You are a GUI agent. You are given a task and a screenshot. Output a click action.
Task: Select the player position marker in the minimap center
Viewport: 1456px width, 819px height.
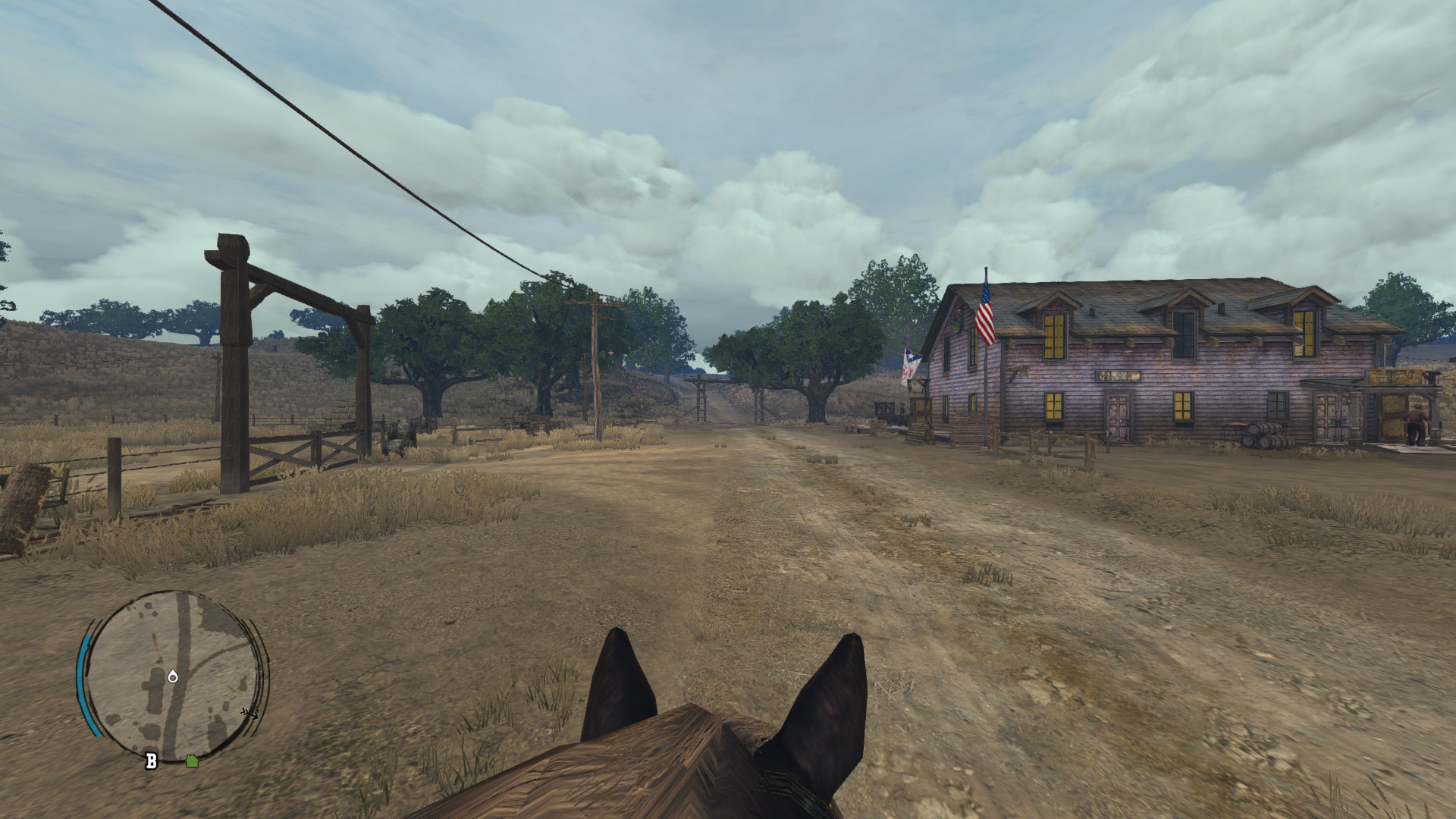pos(173,676)
